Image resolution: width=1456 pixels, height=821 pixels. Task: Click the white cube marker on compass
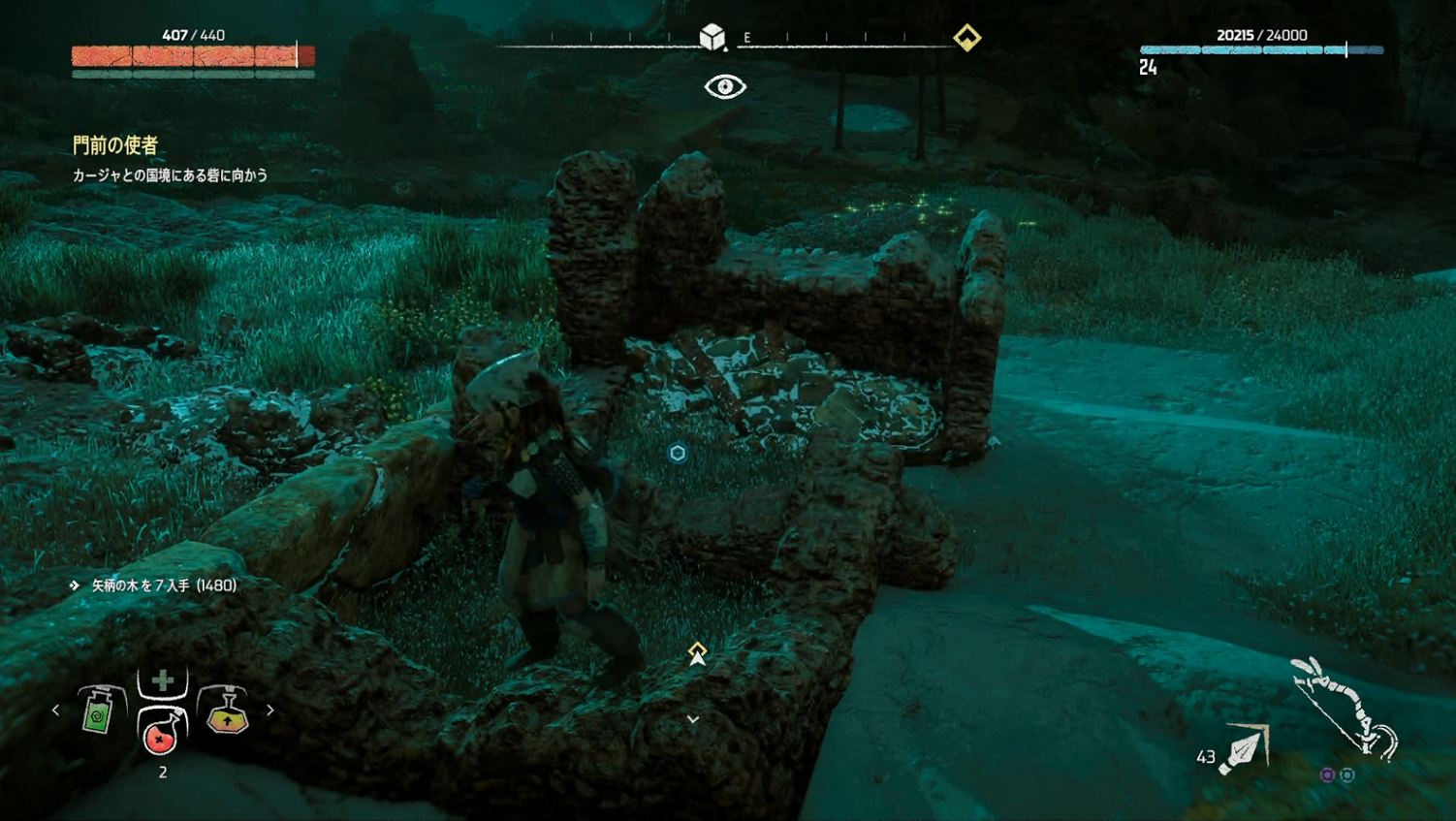click(712, 37)
